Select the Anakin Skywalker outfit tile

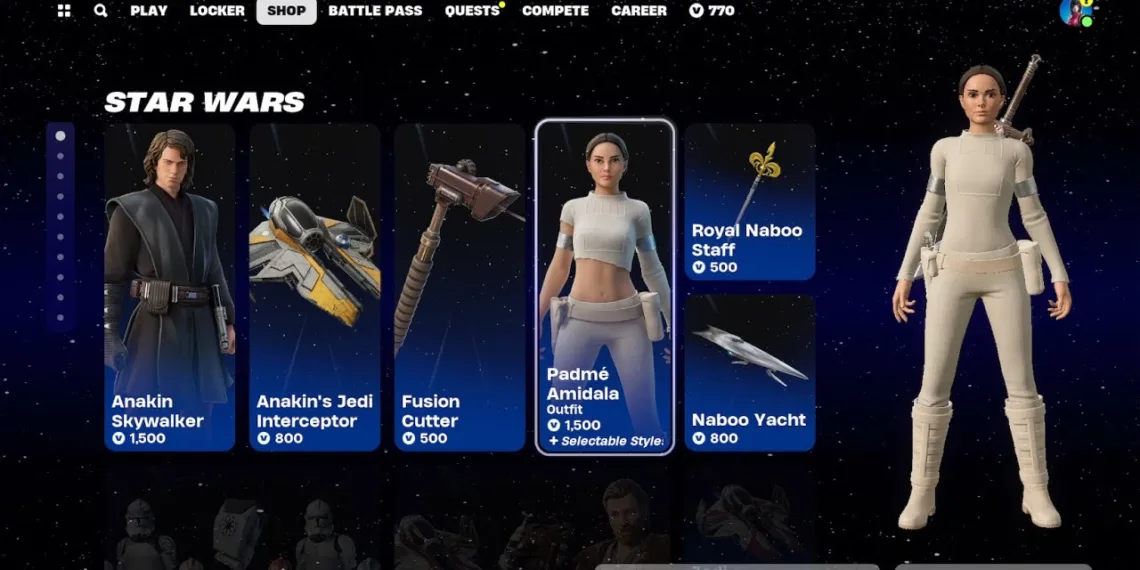tap(170, 287)
